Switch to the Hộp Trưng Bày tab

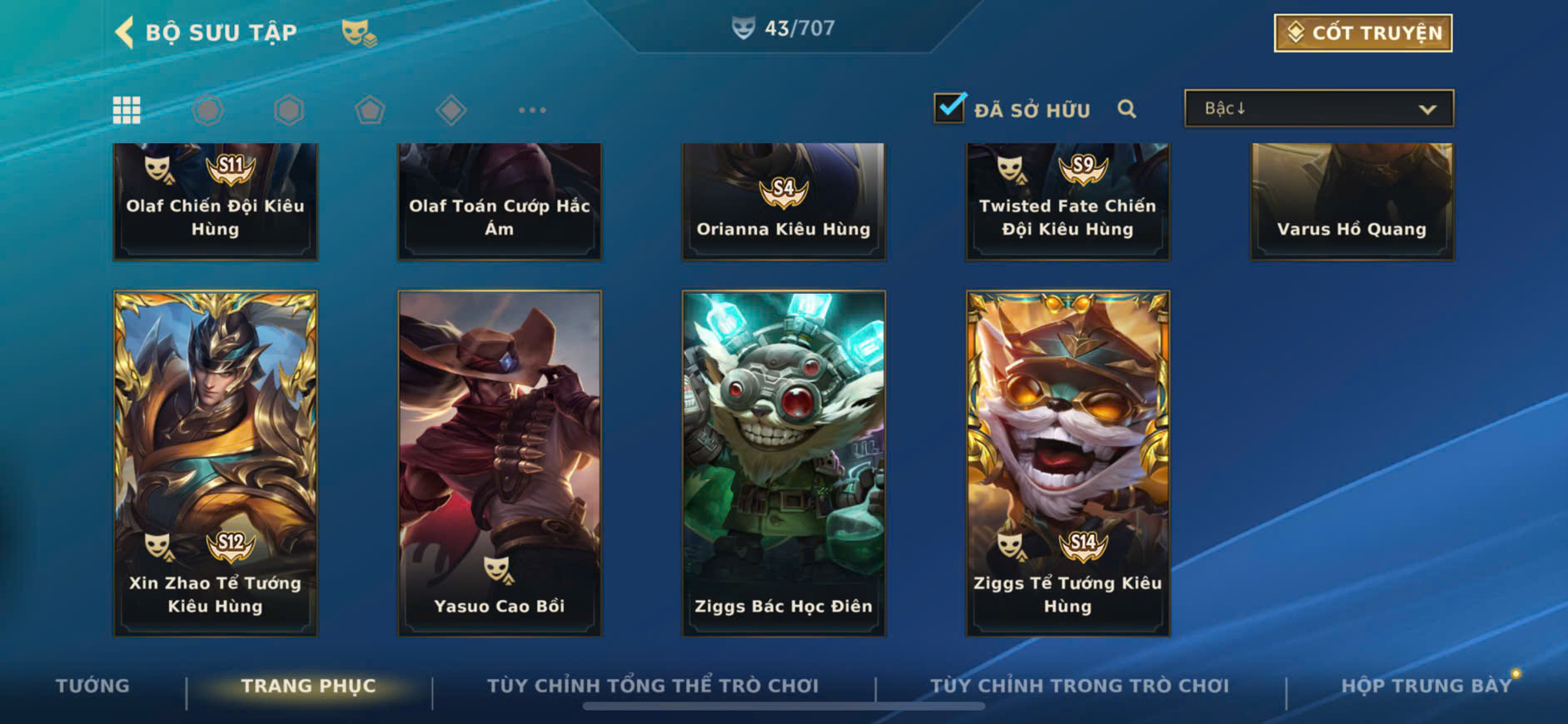[1426, 686]
